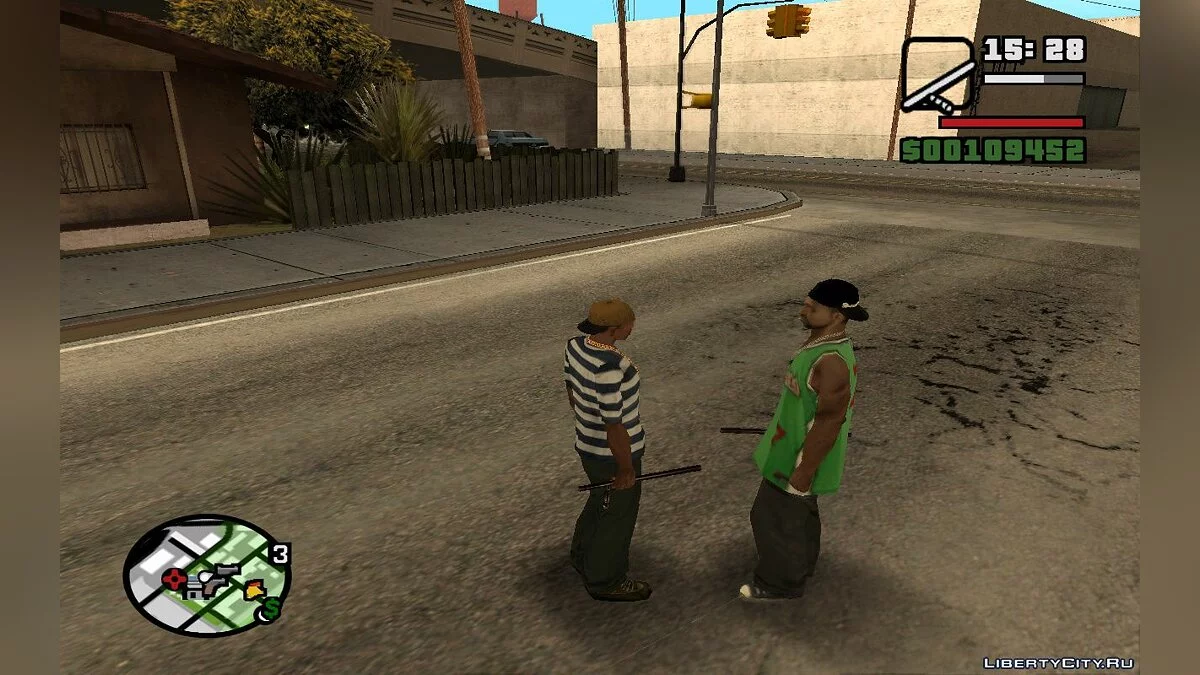Select the nightstick weapon icon

(x=937, y=75)
